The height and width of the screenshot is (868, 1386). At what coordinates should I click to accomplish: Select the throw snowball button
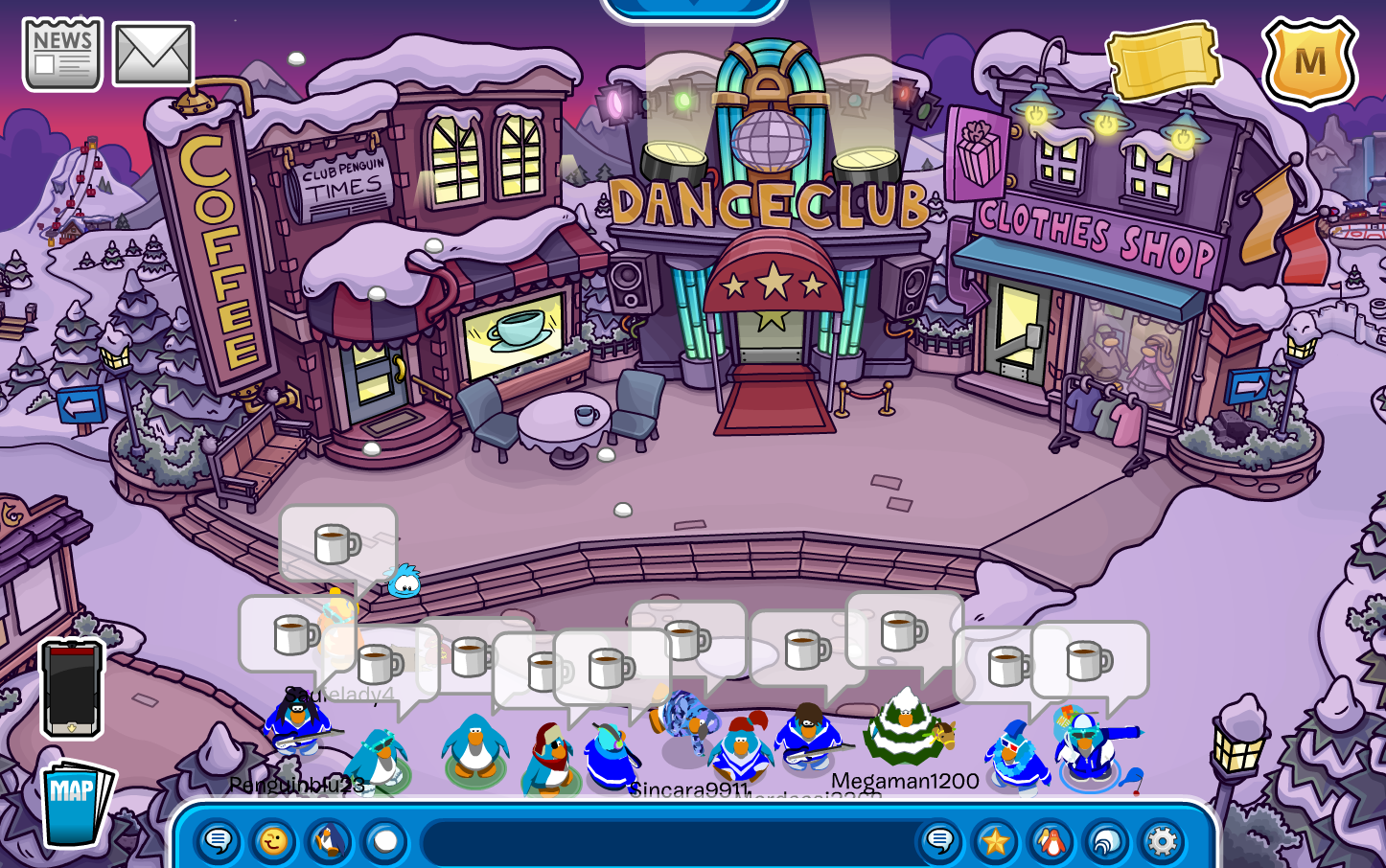point(384,842)
